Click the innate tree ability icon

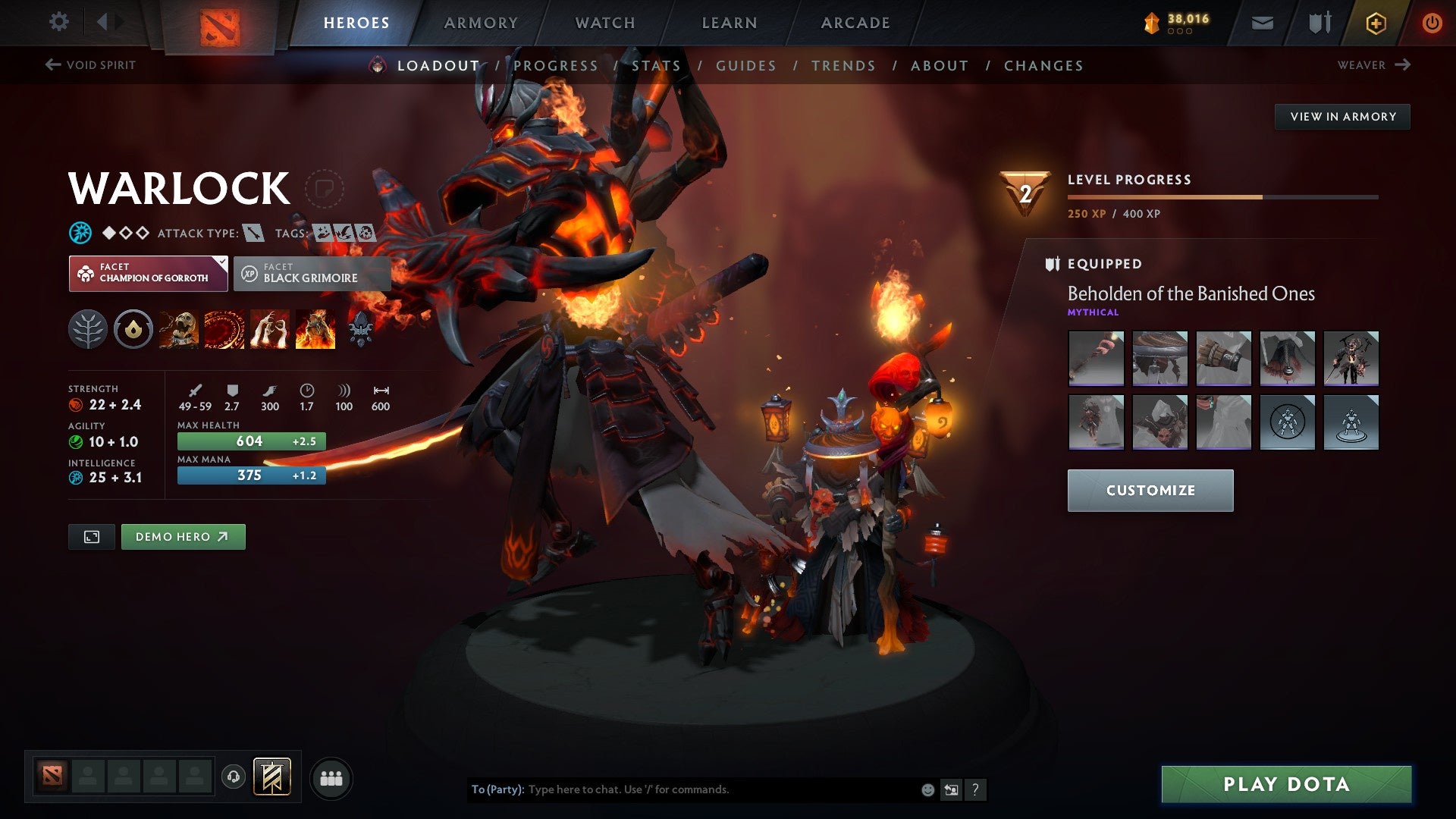90,329
